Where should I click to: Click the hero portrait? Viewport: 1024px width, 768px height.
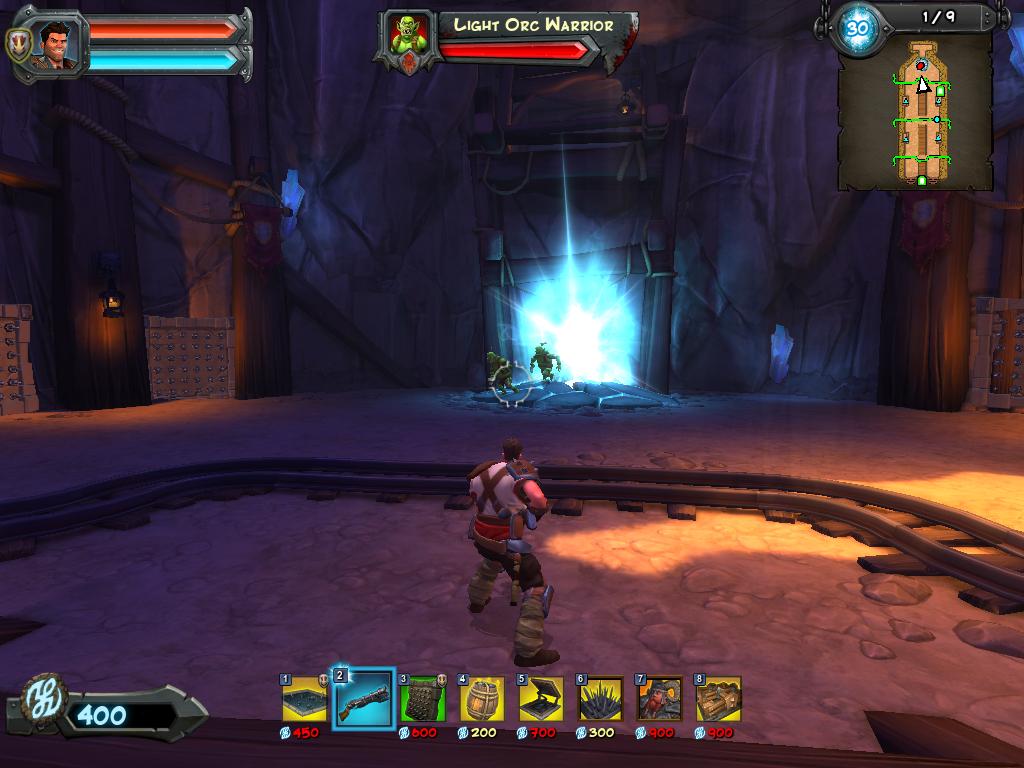pos(57,43)
